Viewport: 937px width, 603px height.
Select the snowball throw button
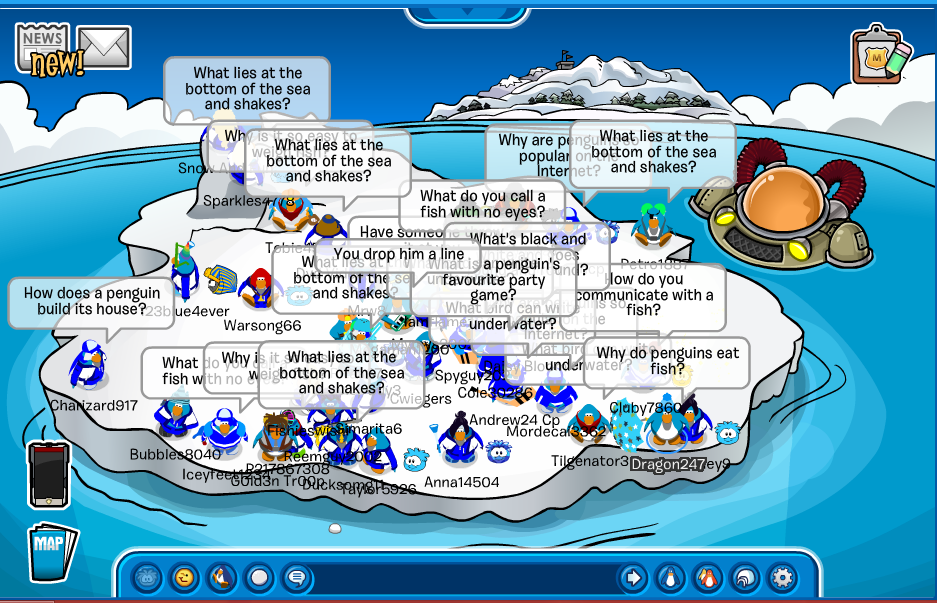tap(259, 577)
